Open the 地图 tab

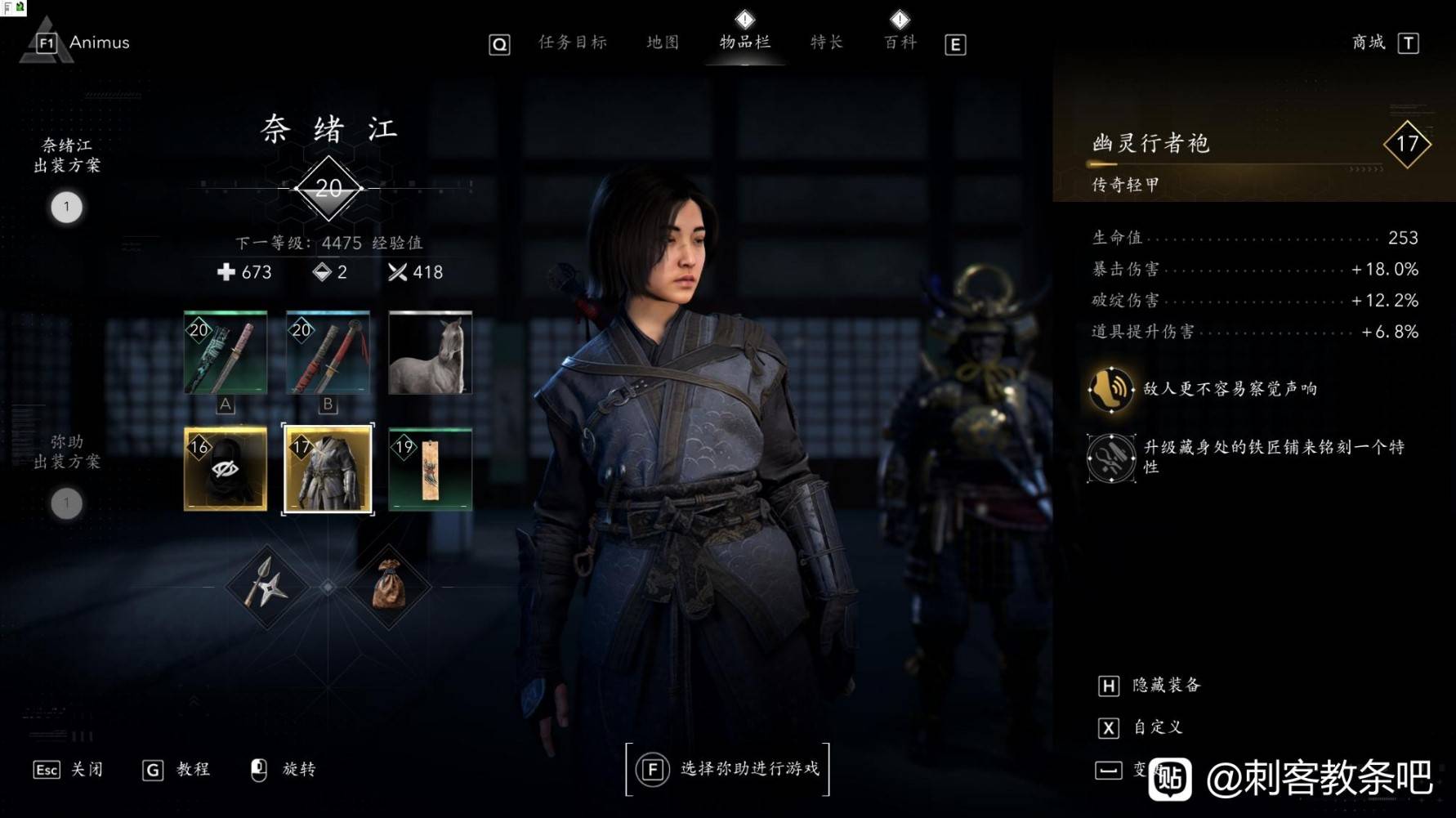point(663,42)
